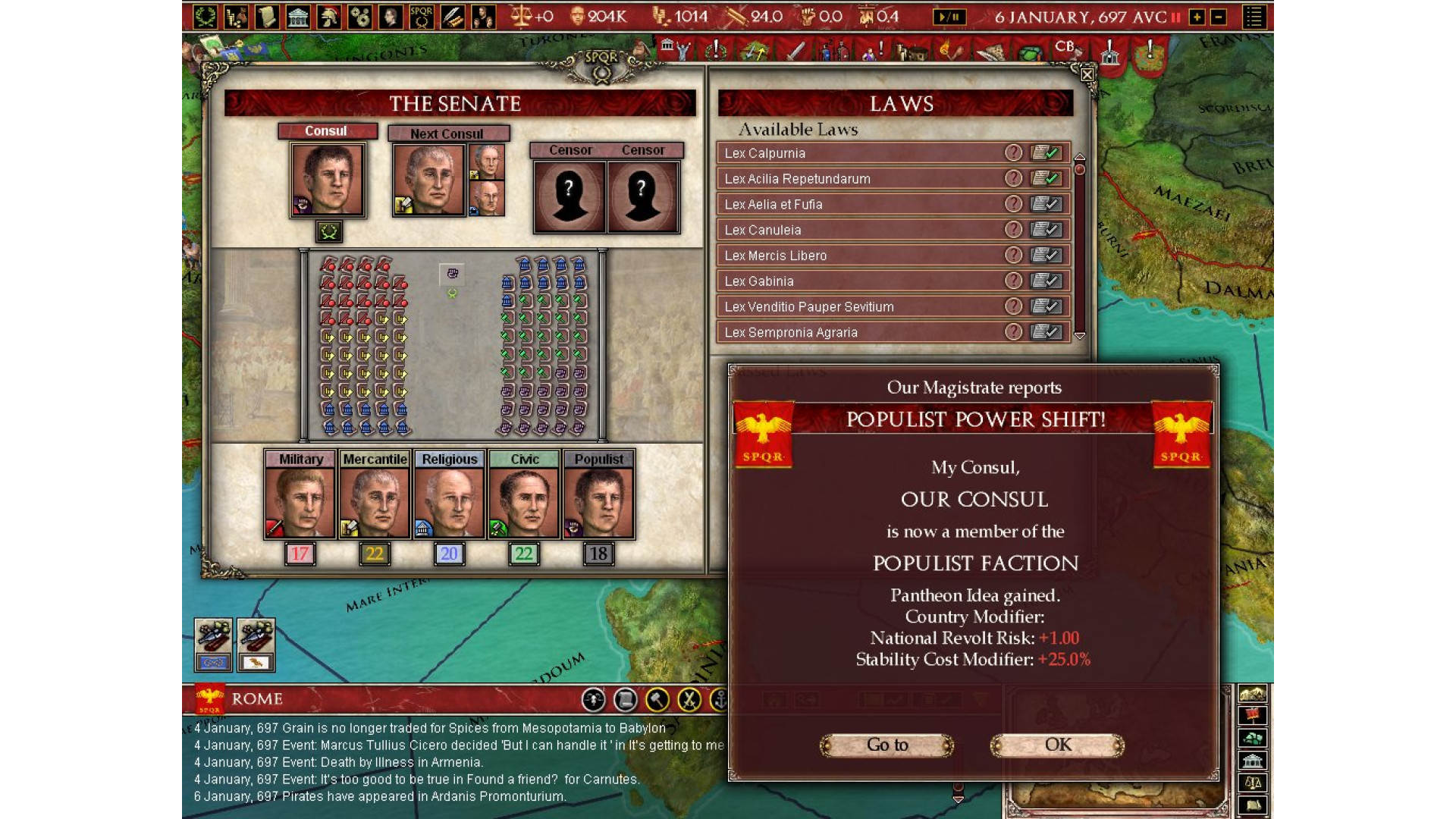This screenshot has height=819, width=1456.
Task: Show help for Lex Acilia Repetundarum
Action: [x=1013, y=179]
